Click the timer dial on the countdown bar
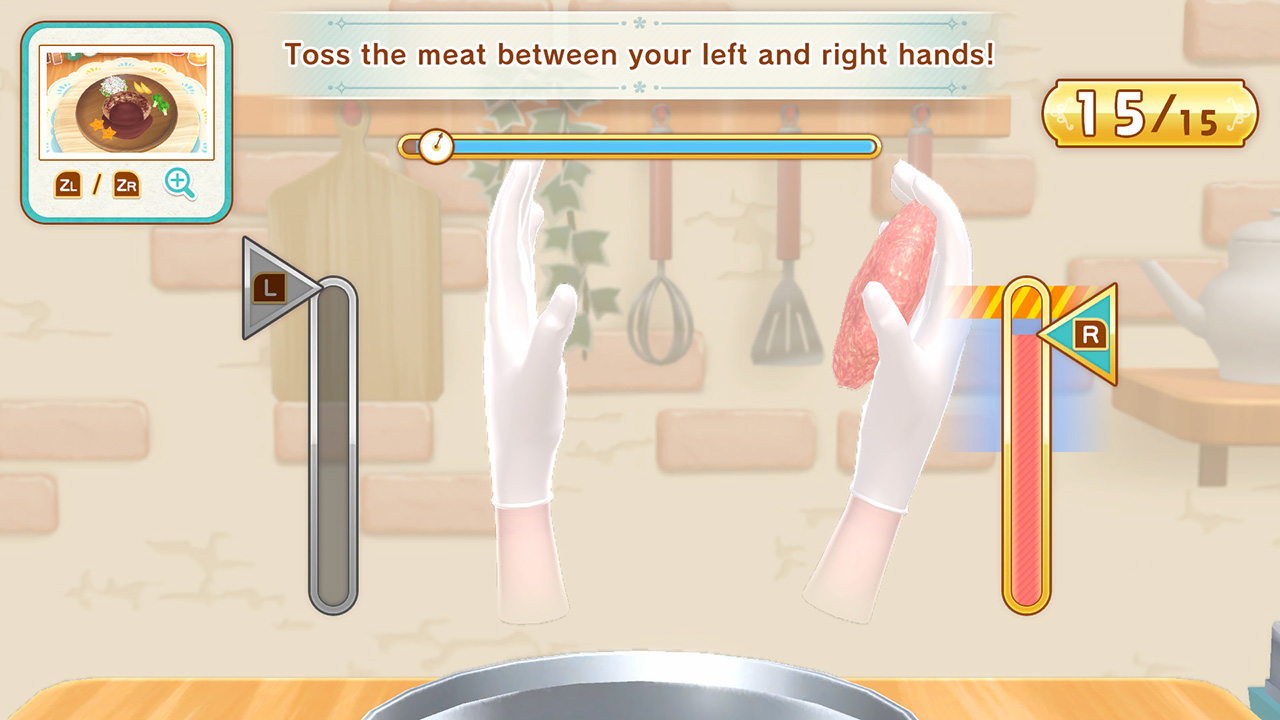 [436, 145]
